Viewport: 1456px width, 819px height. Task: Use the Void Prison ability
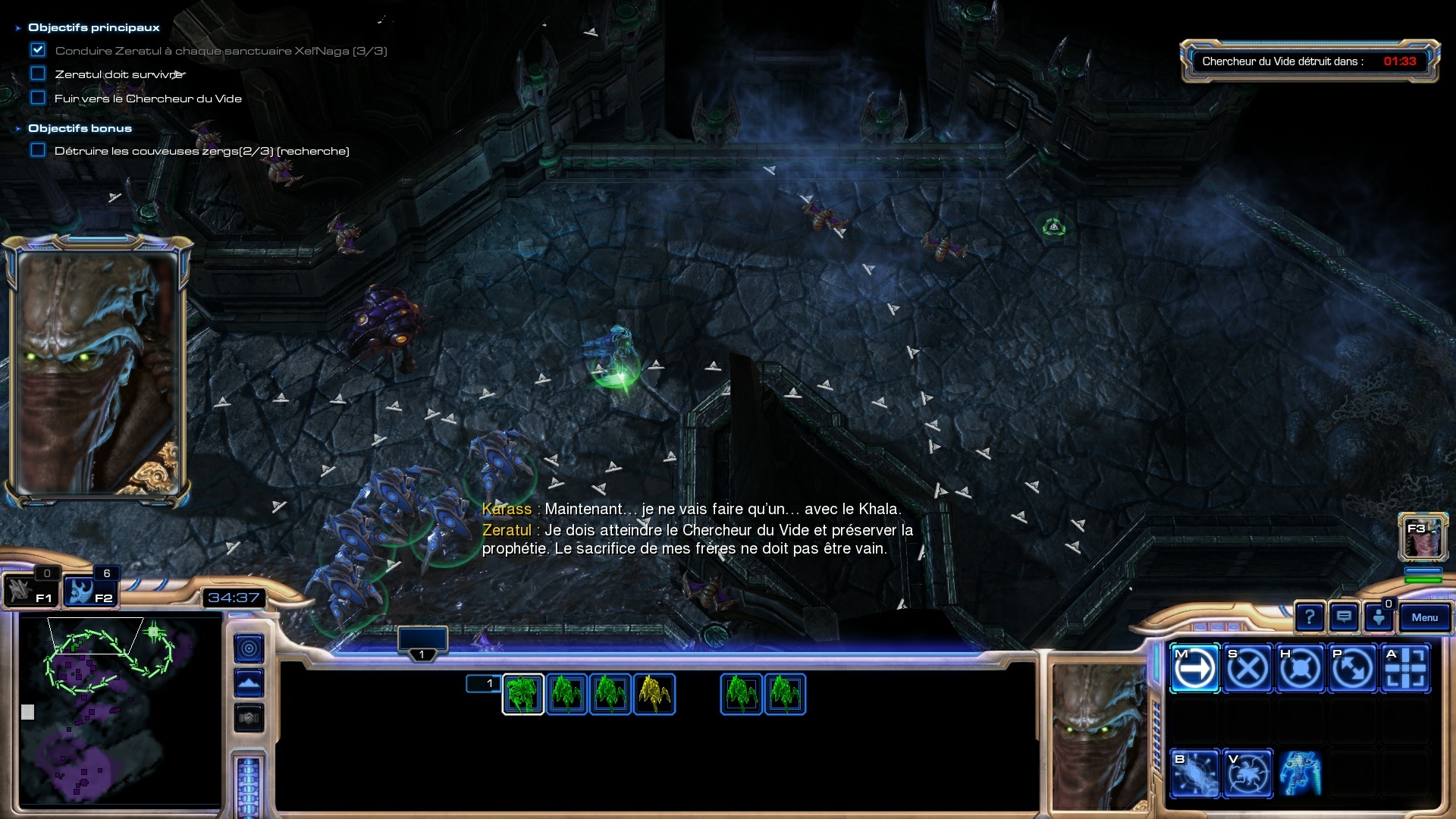[1247, 773]
